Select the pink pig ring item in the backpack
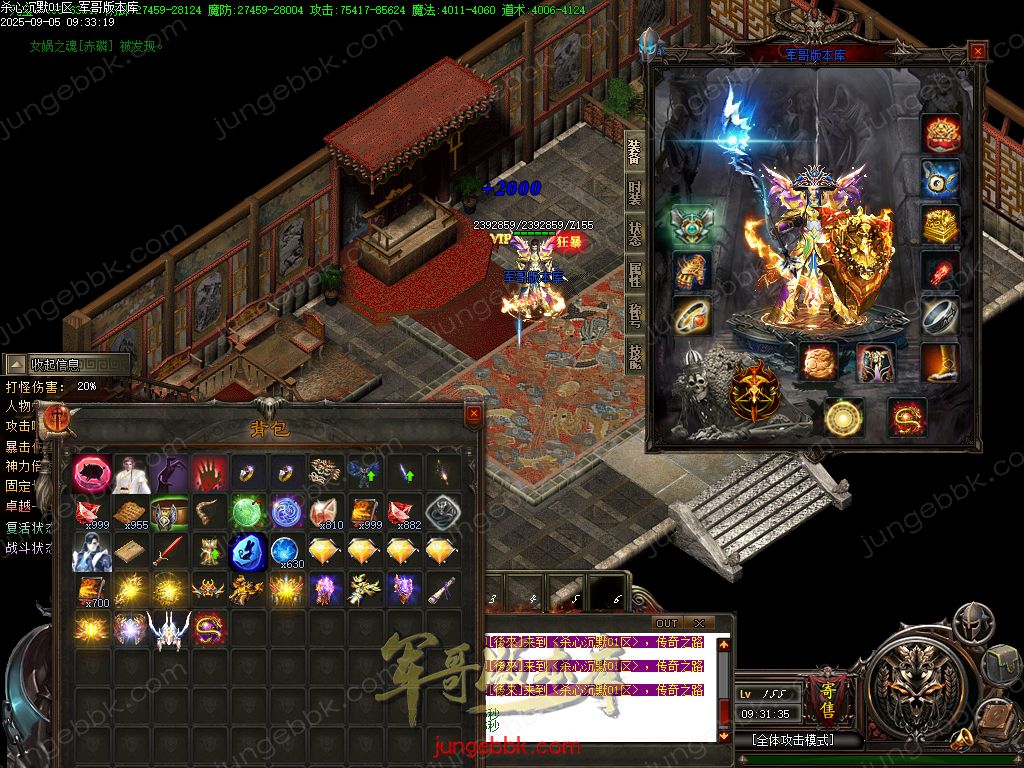Screen dimensions: 1024x768 pos(92,473)
